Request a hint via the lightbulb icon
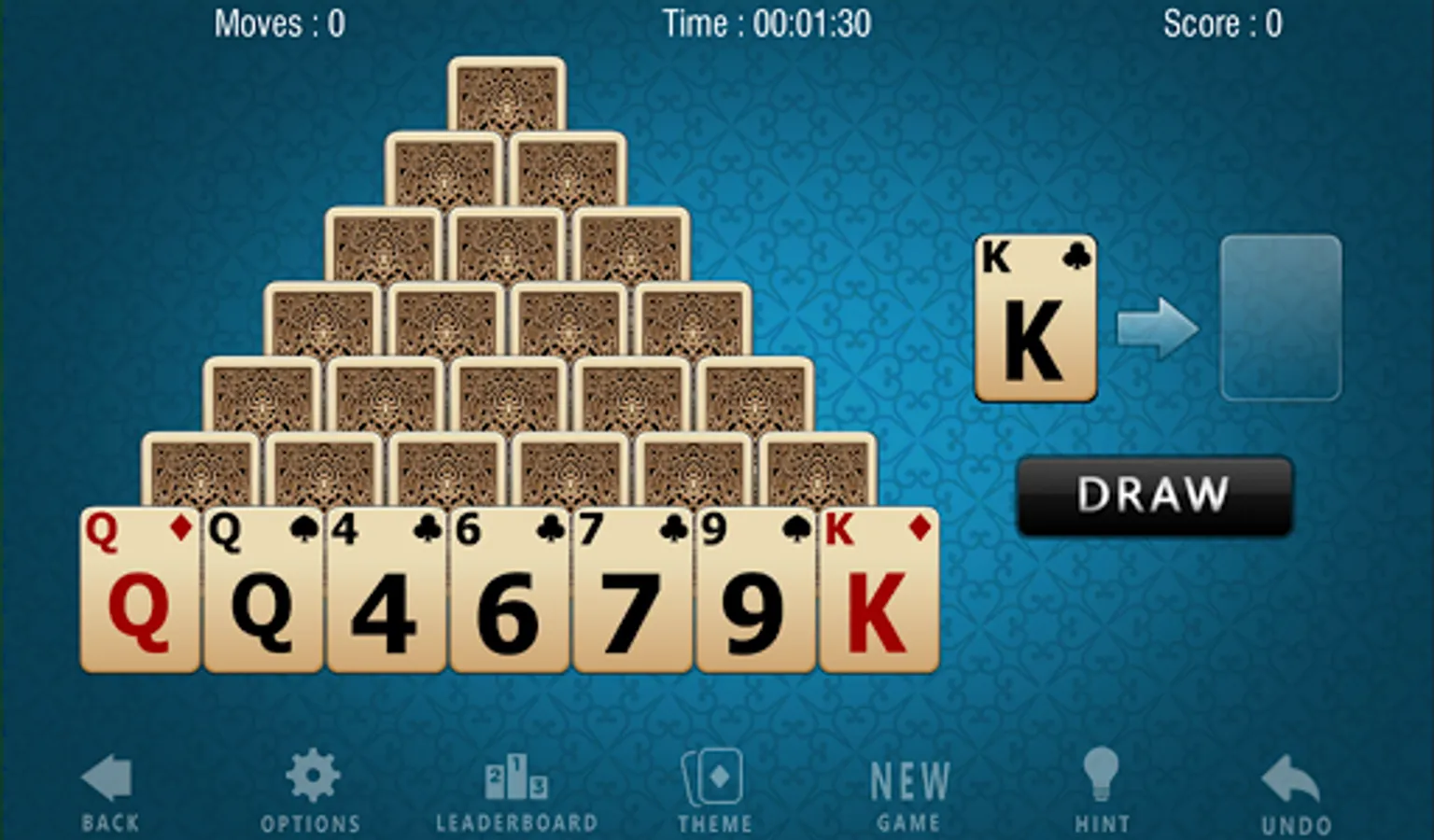Image resolution: width=1434 pixels, height=840 pixels. 1102,773
